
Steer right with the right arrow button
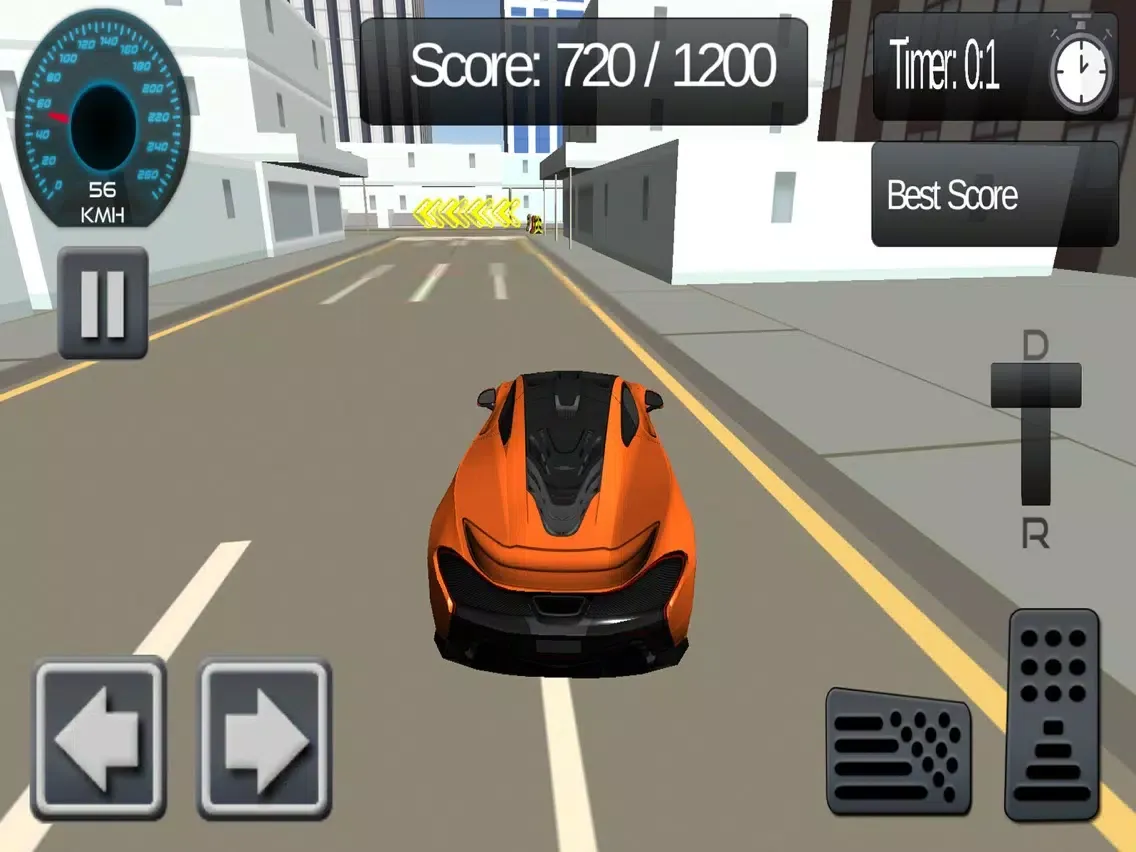pos(264,738)
